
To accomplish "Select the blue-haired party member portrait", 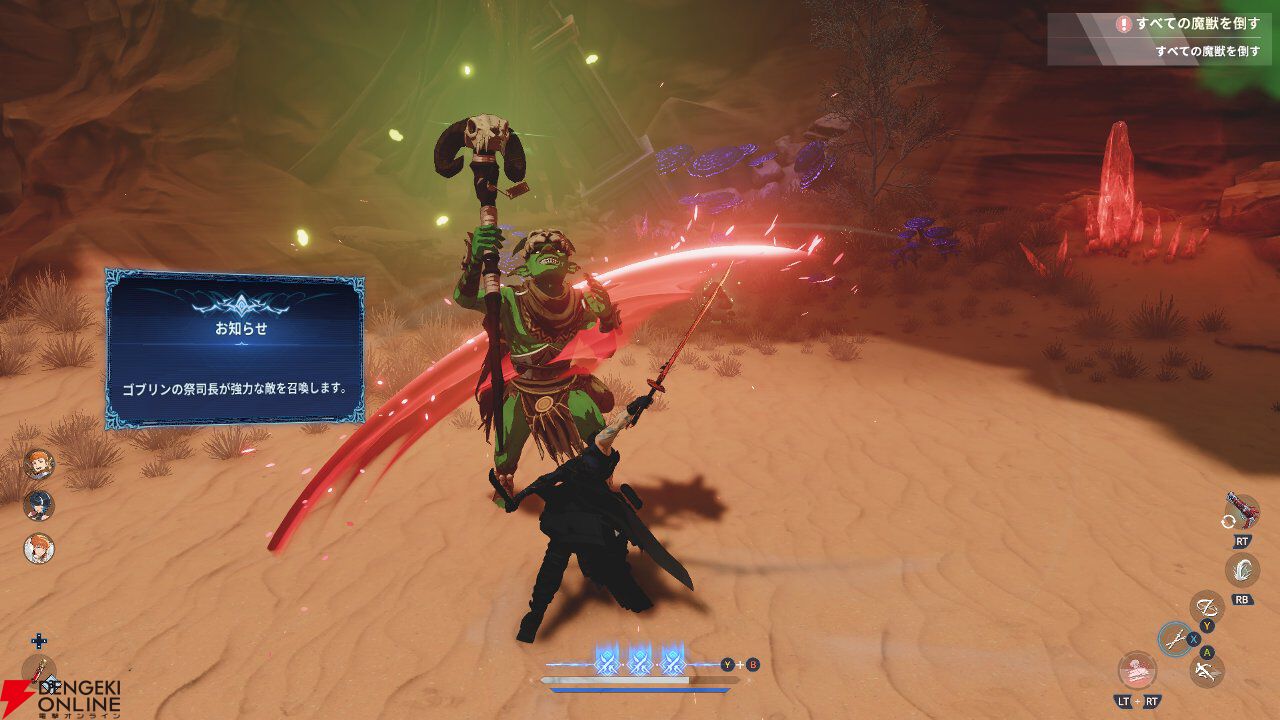I will (39, 505).
